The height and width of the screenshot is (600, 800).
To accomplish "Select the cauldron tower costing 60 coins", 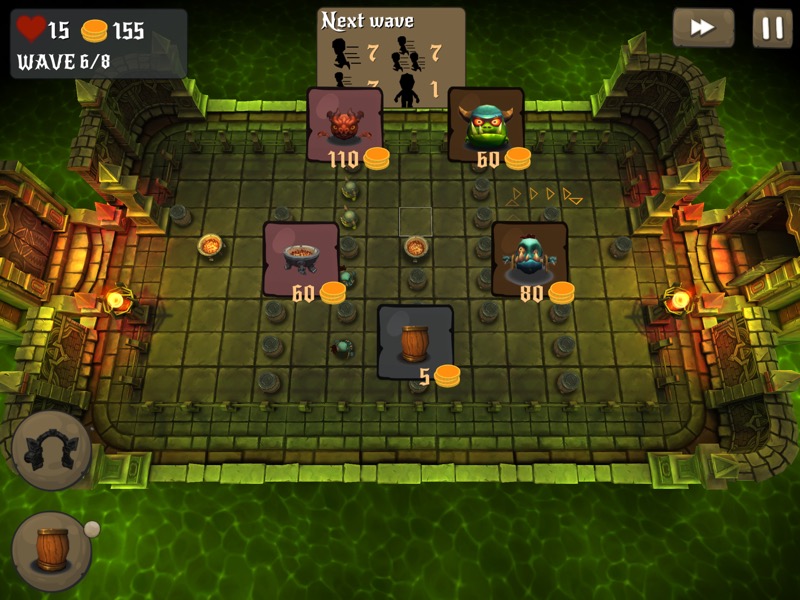I will click(x=301, y=259).
